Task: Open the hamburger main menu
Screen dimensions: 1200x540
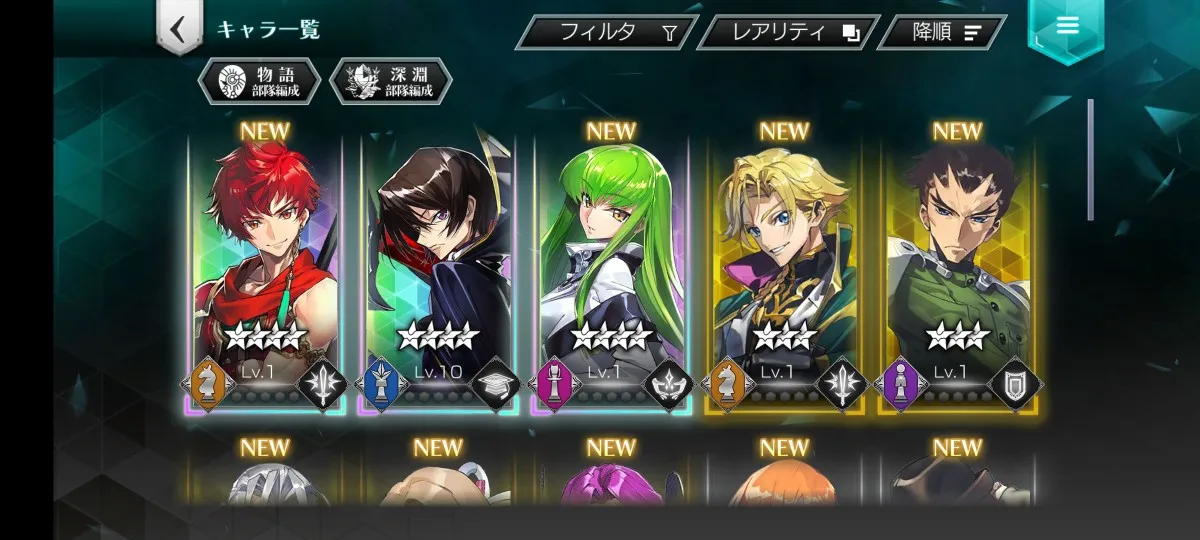Action: pyautogui.click(x=1066, y=27)
